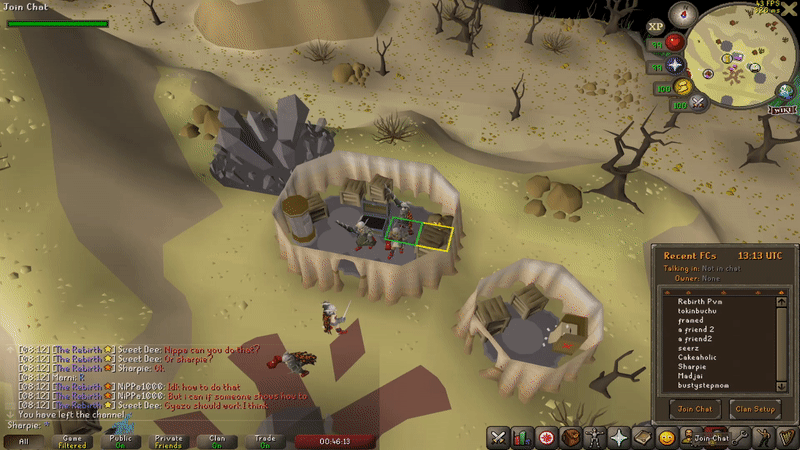Choose Cakeaholic from the recent chats list

(699, 357)
